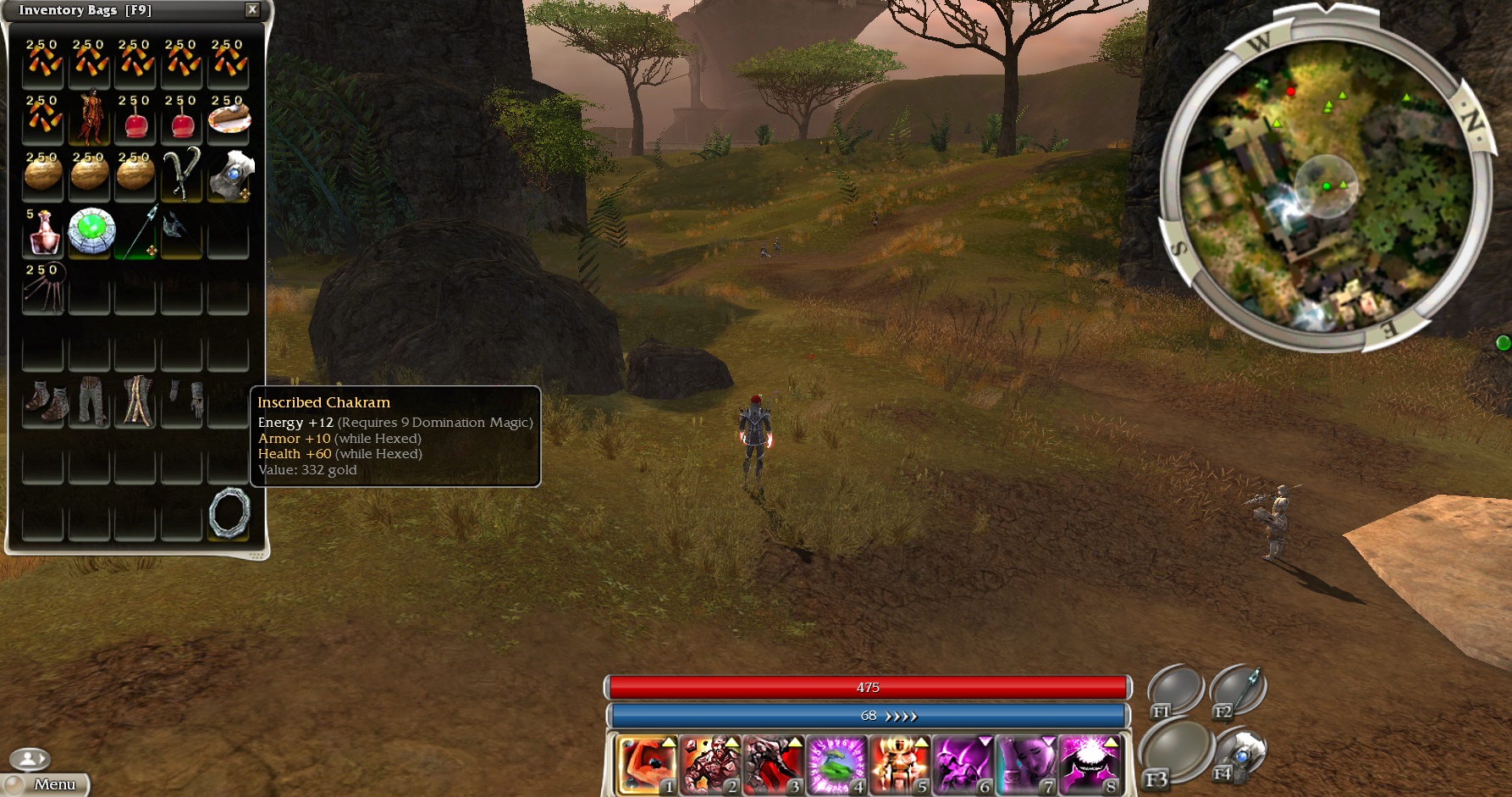Choose the spear in the green-highlighted slot
Image resolution: width=1512 pixels, height=797 pixels.
pos(137,232)
